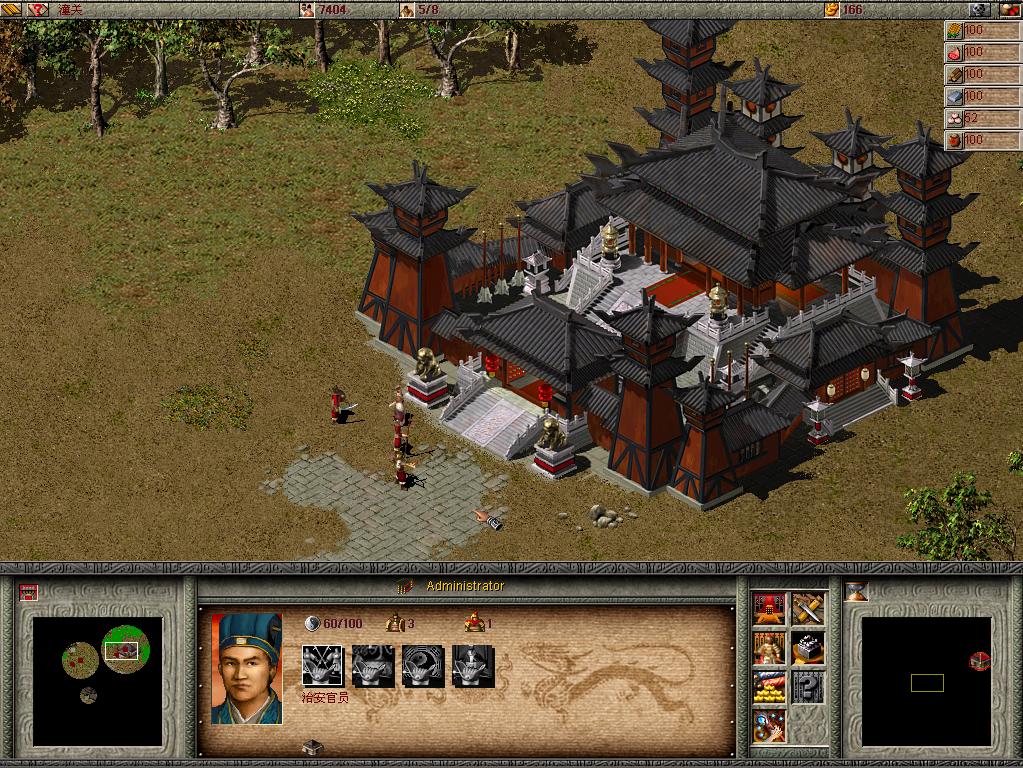This screenshot has width=1023, height=768.
Task: Click the chest icon beside Administrator title
Action: point(404,586)
